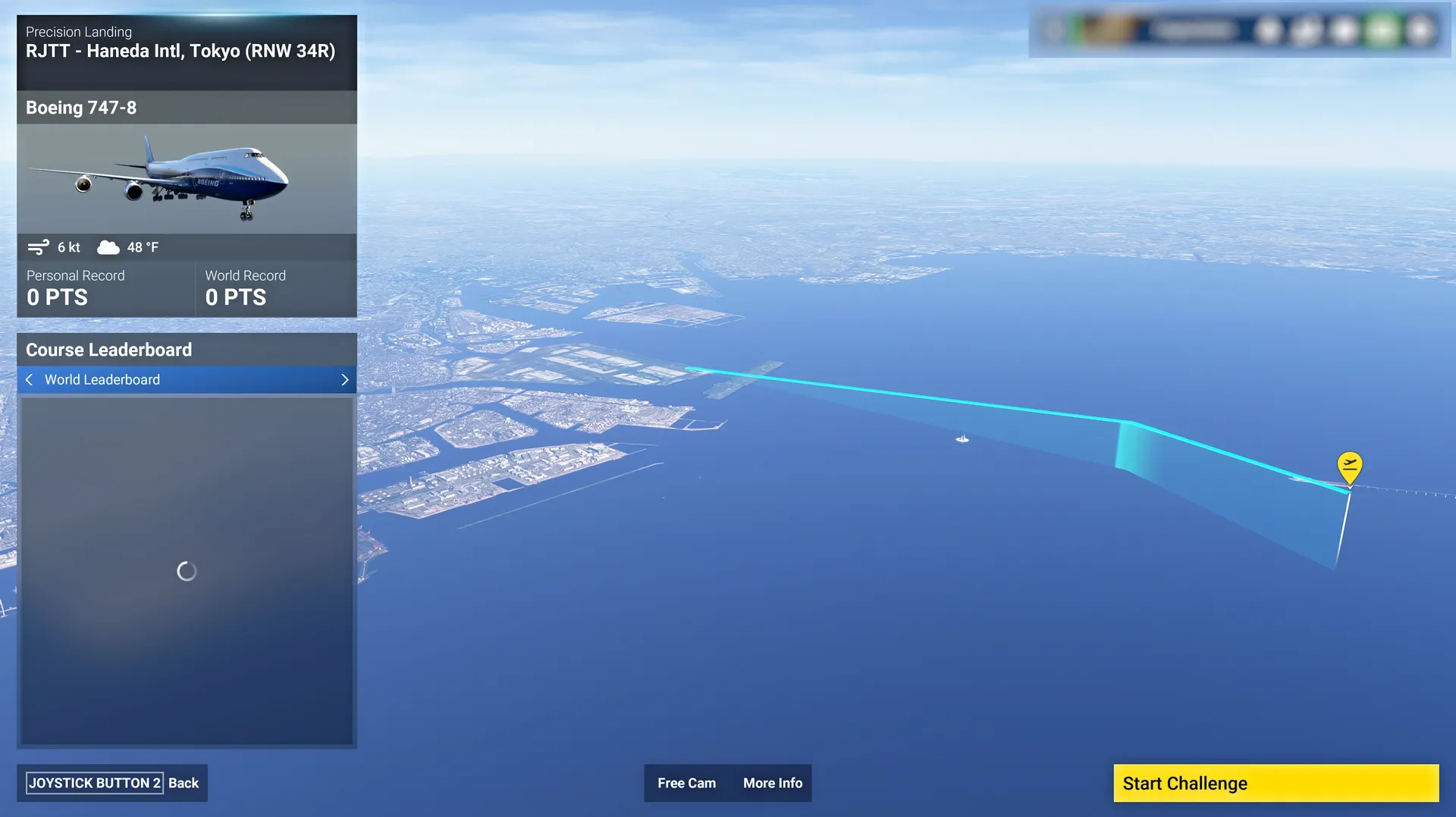
Task: Open the Free Cam view
Action: click(686, 783)
